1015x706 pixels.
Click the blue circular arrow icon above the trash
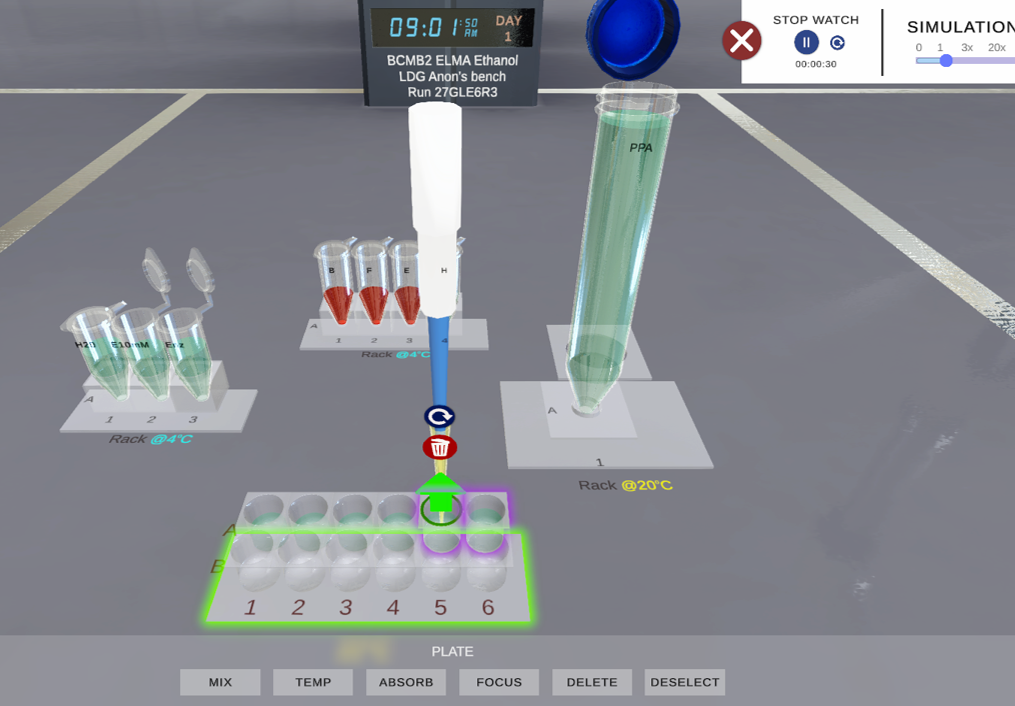(439, 416)
